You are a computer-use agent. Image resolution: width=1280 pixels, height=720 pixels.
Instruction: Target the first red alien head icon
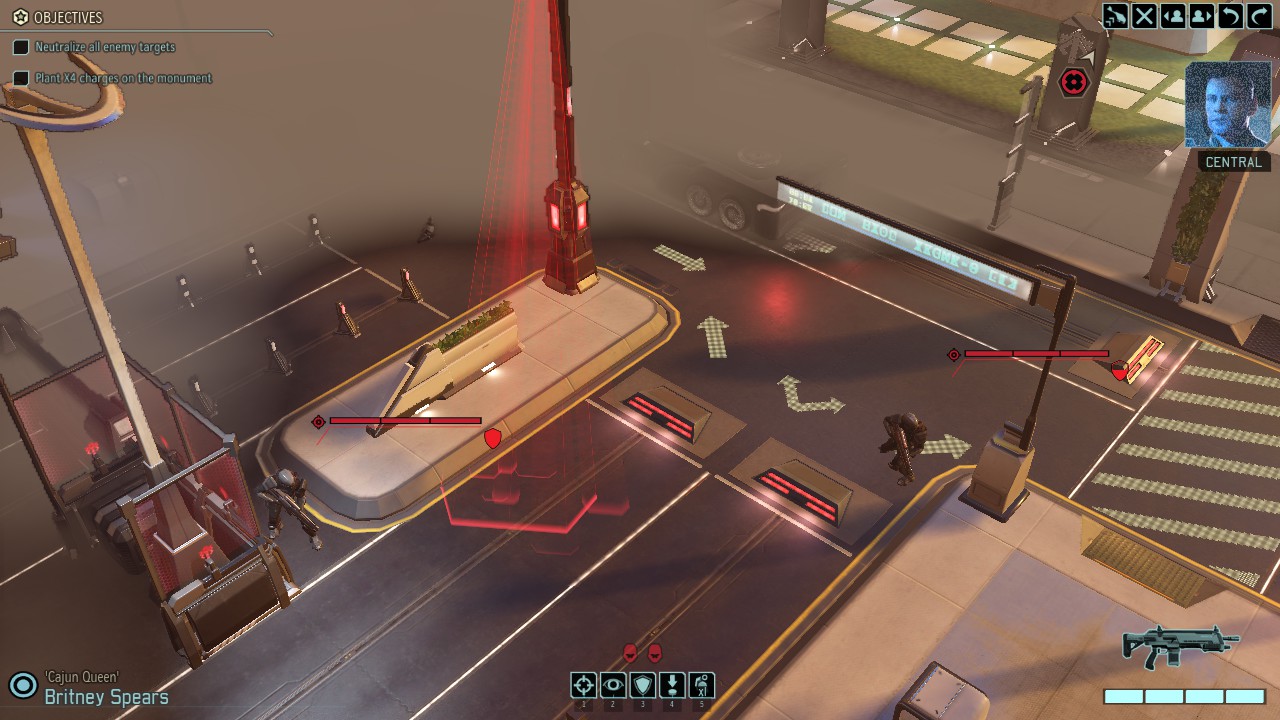tap(630, 653)
